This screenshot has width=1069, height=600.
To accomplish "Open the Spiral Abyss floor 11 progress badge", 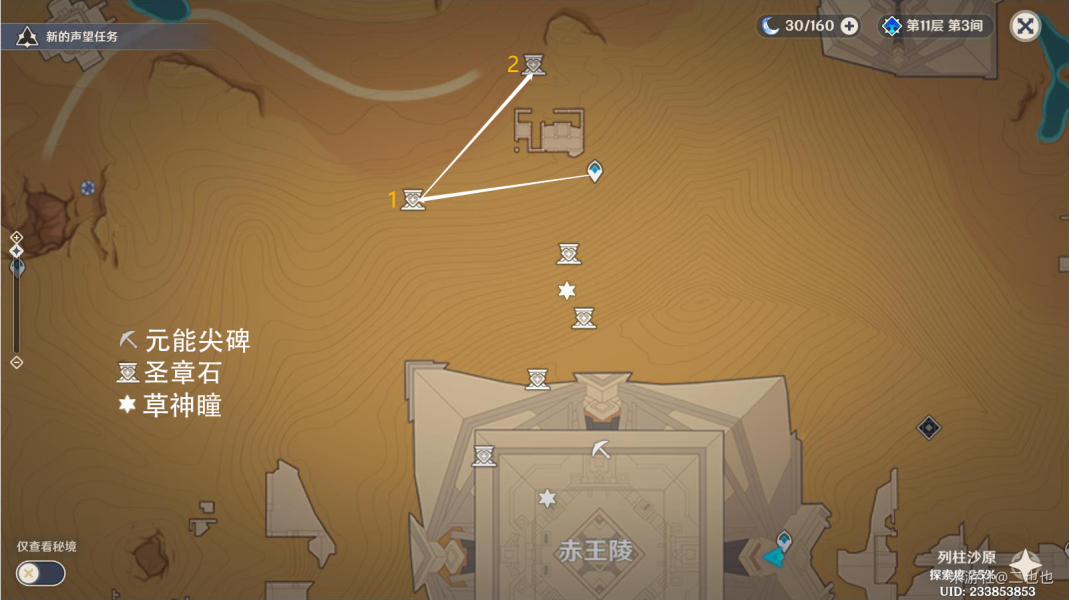I will (934, 26).
